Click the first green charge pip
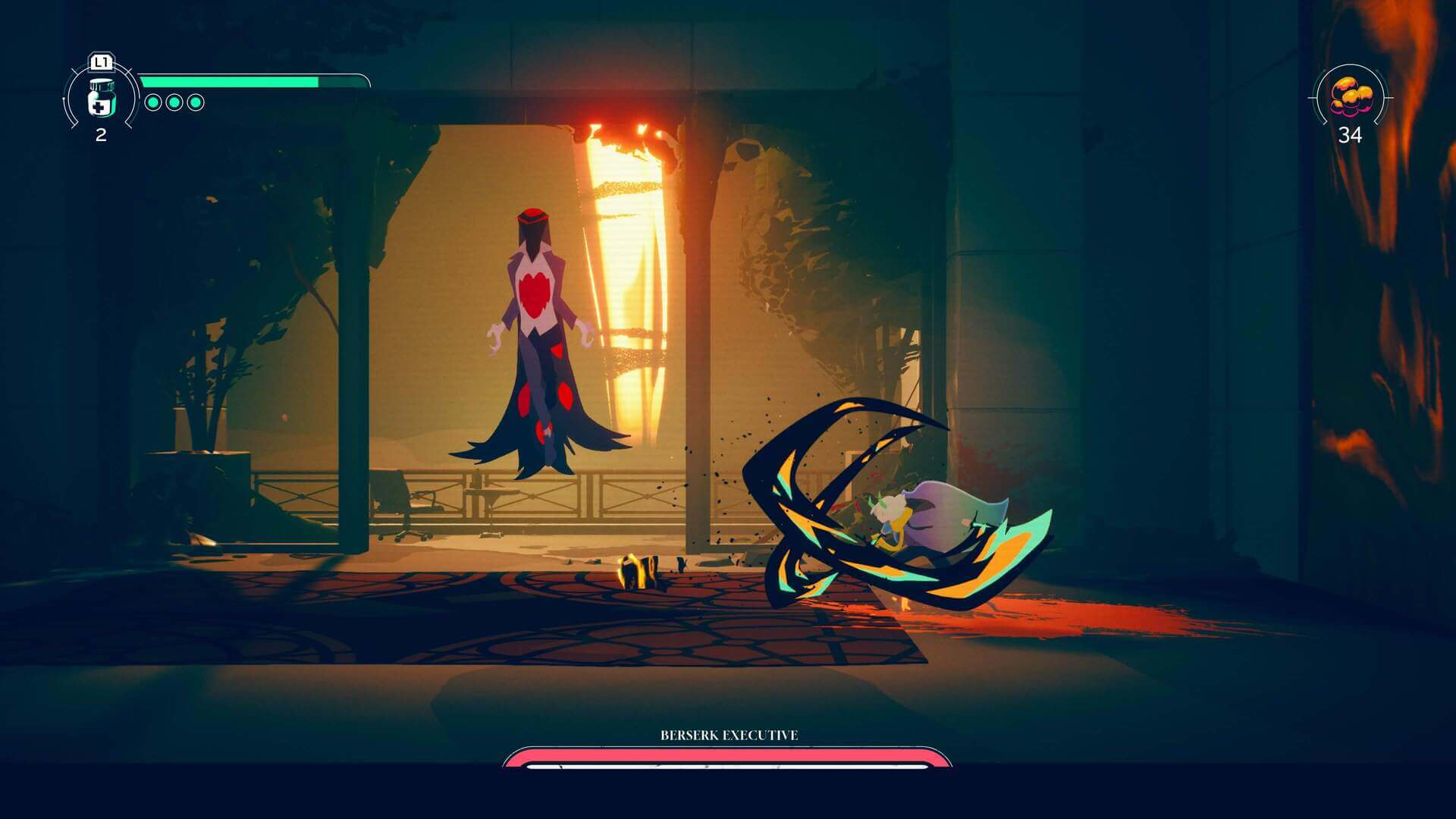The height and width of the screenshot is (819, 1456). coord(152,104)
